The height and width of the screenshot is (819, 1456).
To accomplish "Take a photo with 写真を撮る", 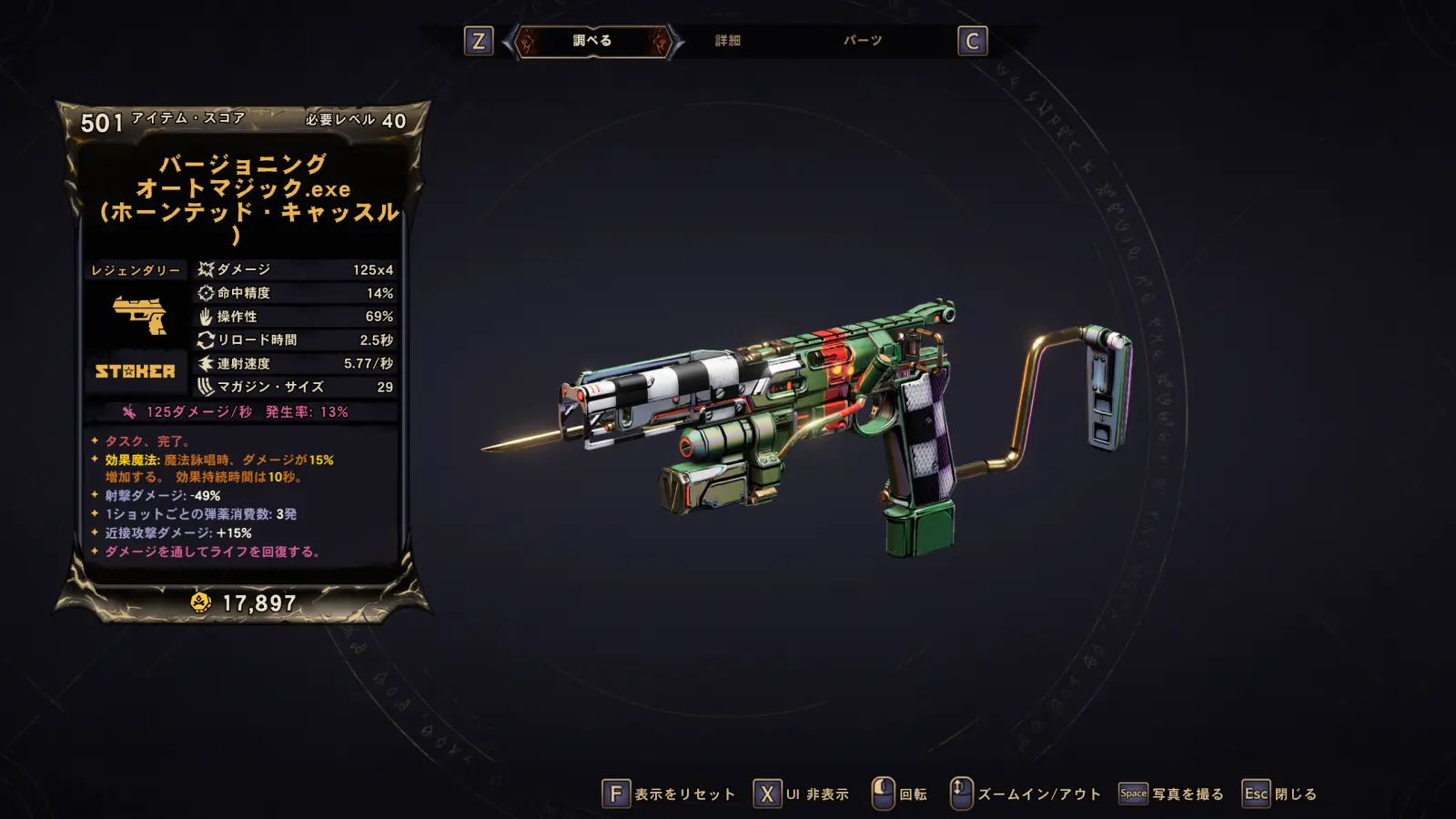I will (1171, 794).
